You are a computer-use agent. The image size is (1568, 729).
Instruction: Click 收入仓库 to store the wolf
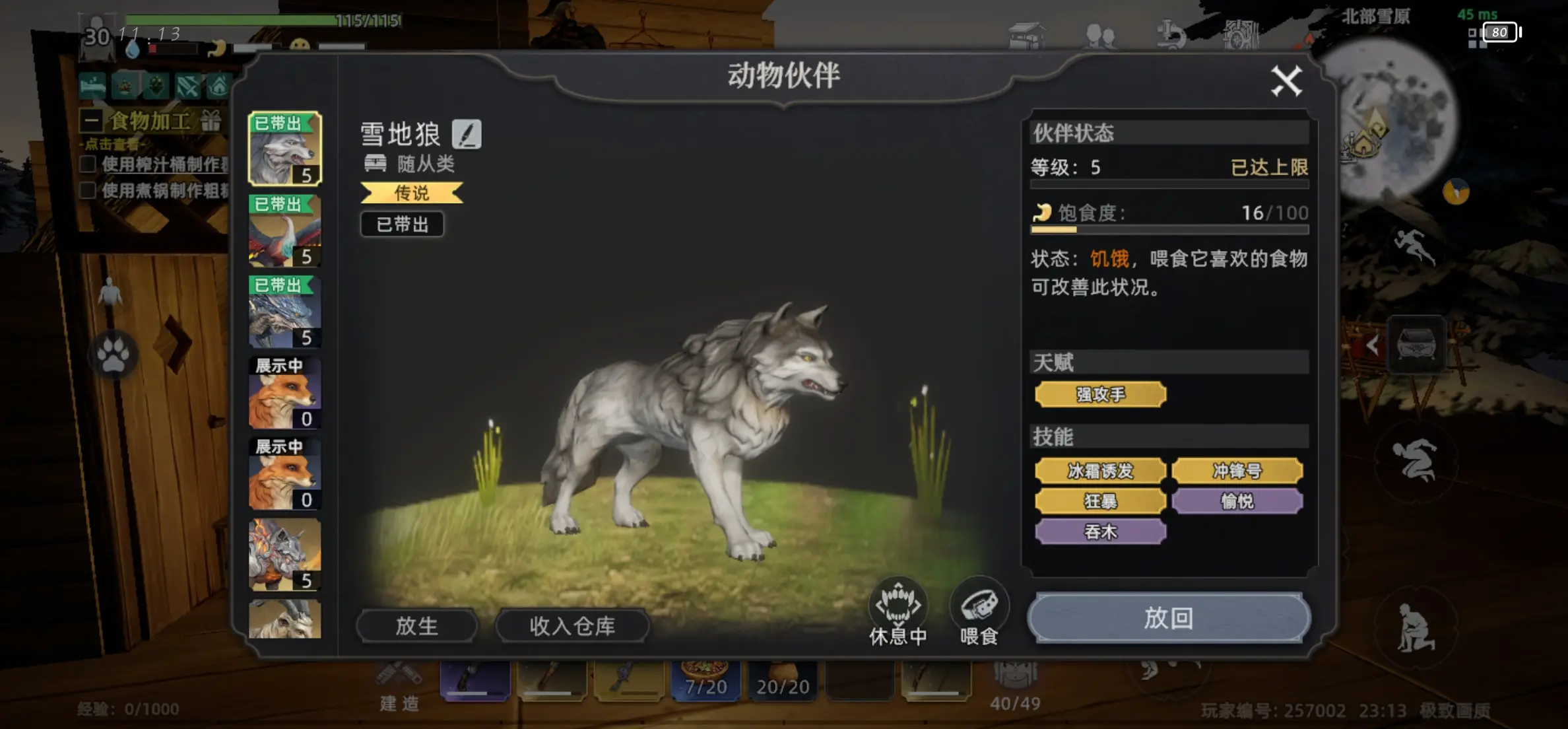(572, 626)
